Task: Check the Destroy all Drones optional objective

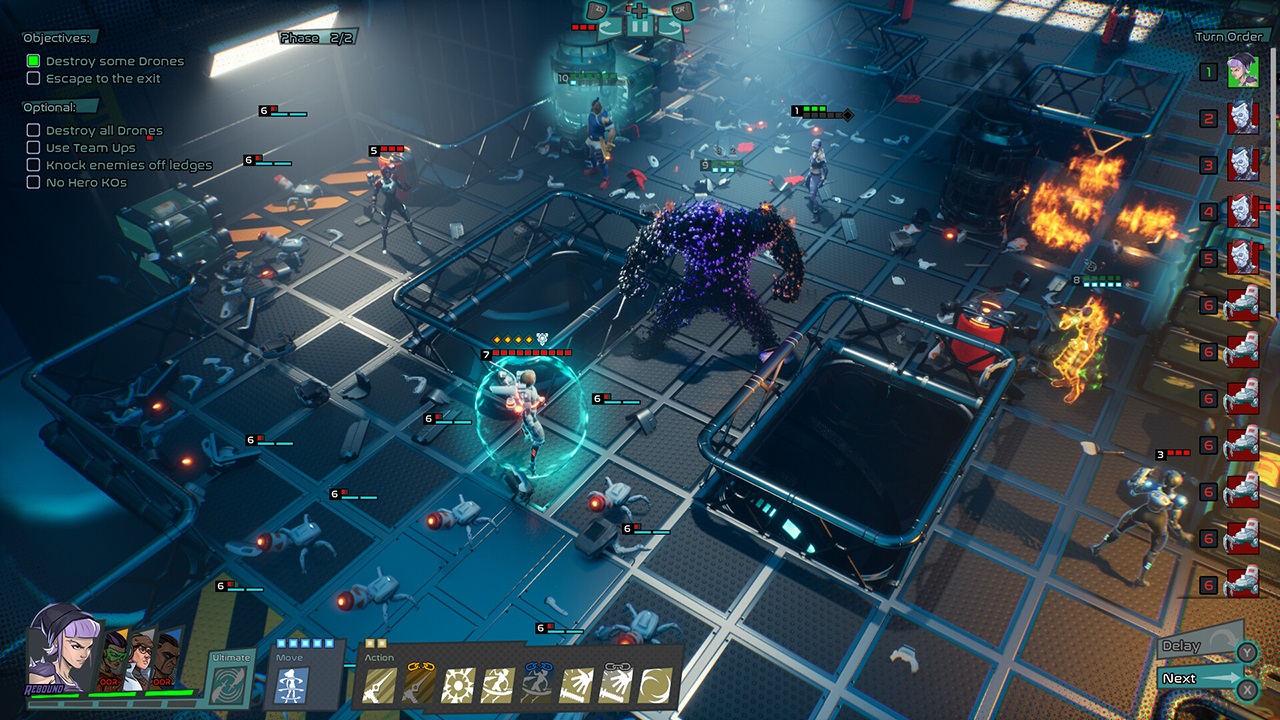Action: point(33,130)
